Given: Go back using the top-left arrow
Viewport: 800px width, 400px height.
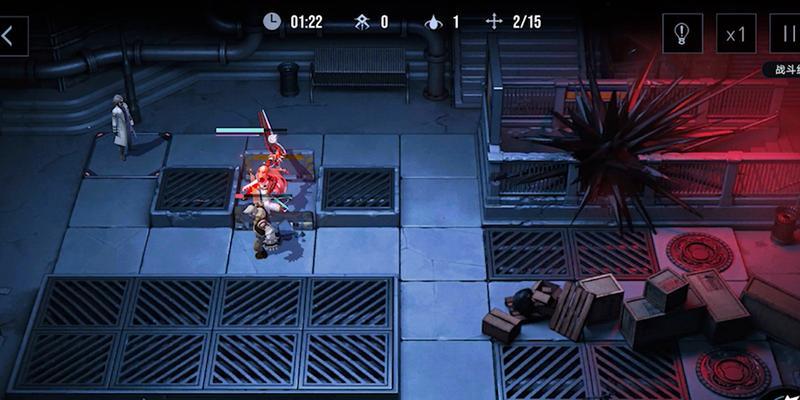Looking at the screenshot, I should pyautogui.click(x=10, y=36).
